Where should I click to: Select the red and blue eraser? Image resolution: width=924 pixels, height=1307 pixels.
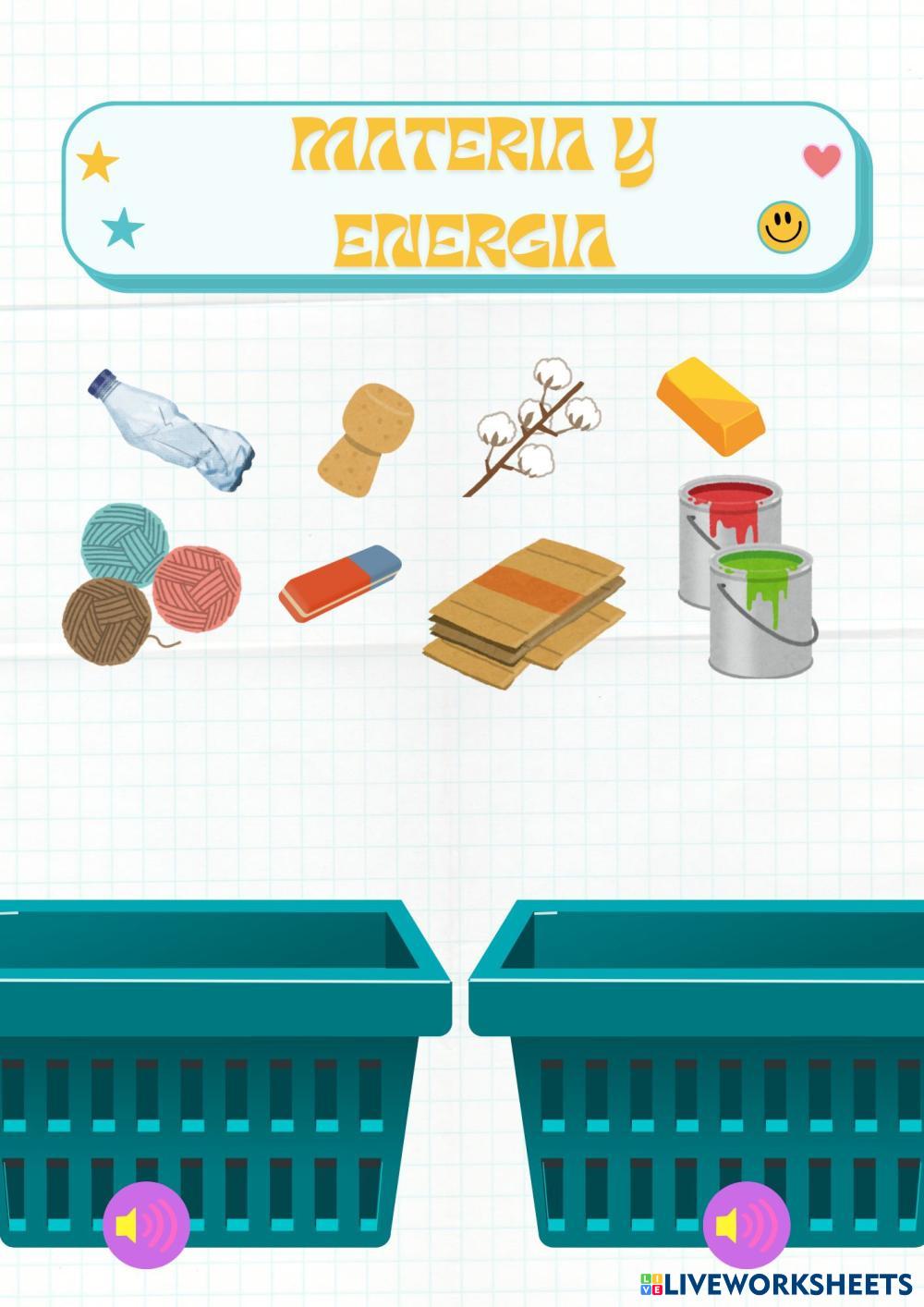coord(340,580)
